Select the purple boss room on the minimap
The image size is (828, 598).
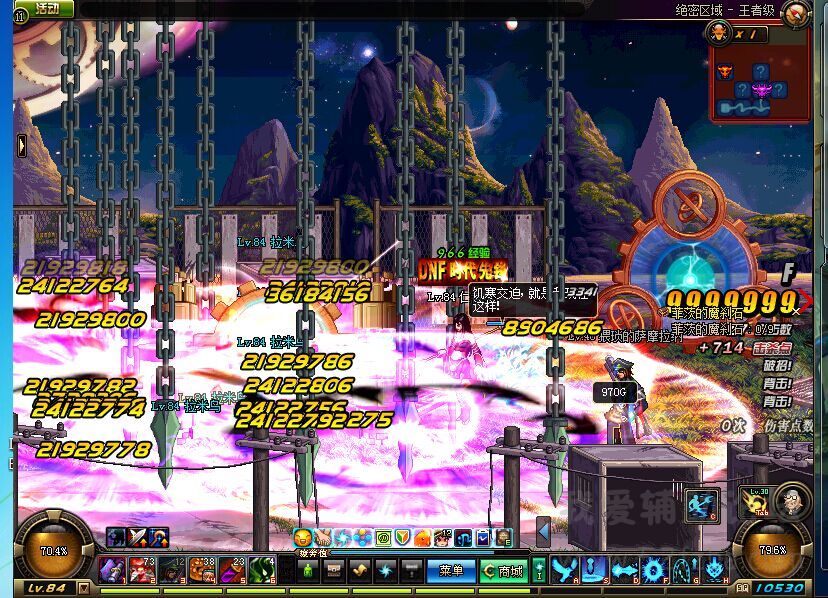[761, 91]
